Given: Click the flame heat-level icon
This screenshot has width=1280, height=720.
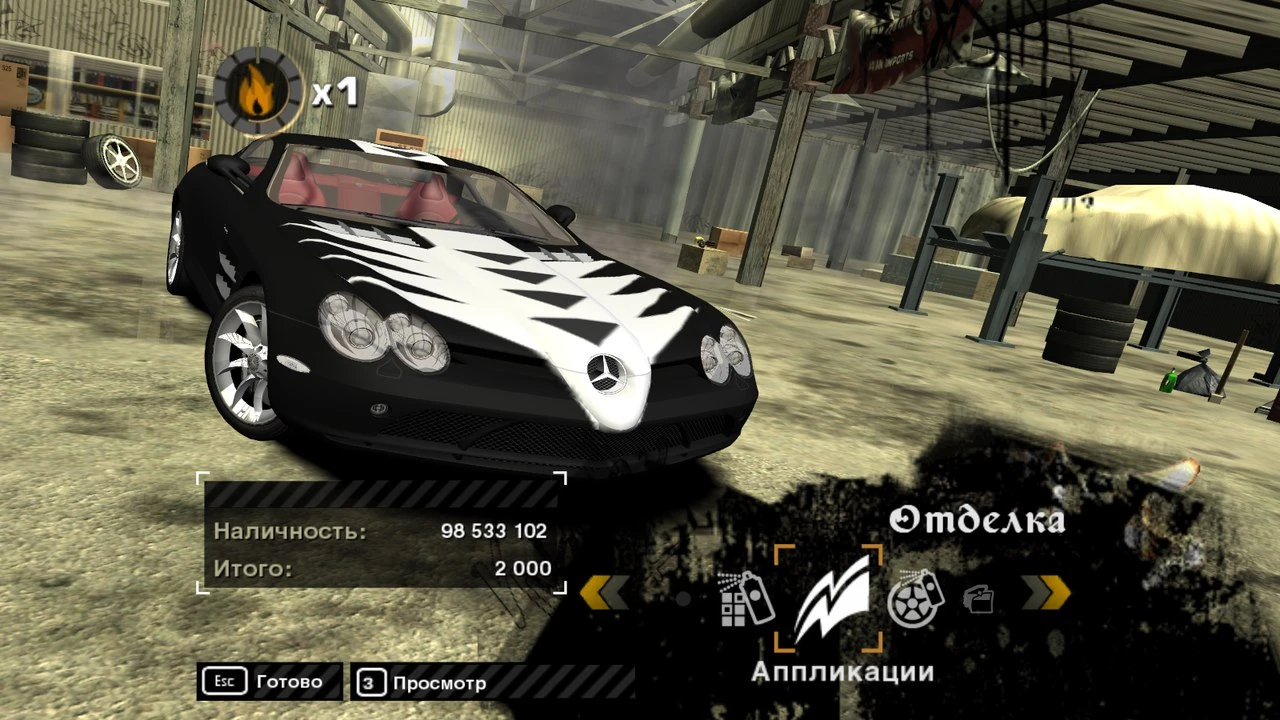Looking at the screenshot, I should coord(258,92).
